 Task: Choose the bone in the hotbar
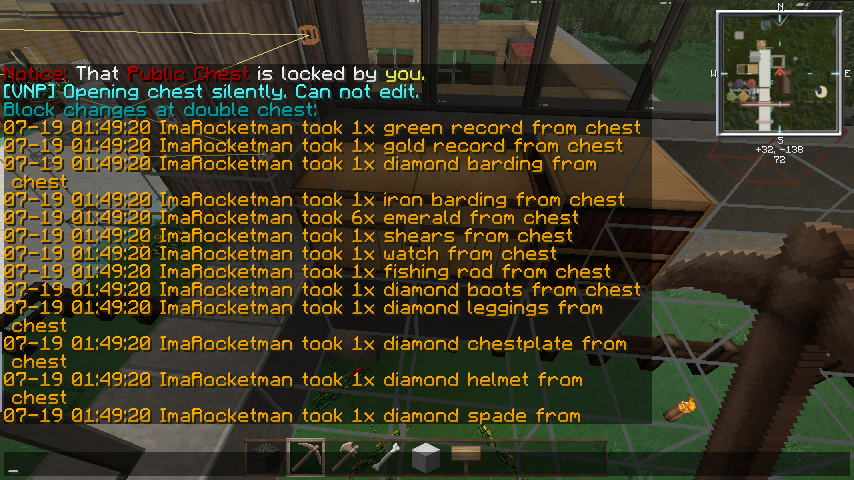click(x=386, y=458)
